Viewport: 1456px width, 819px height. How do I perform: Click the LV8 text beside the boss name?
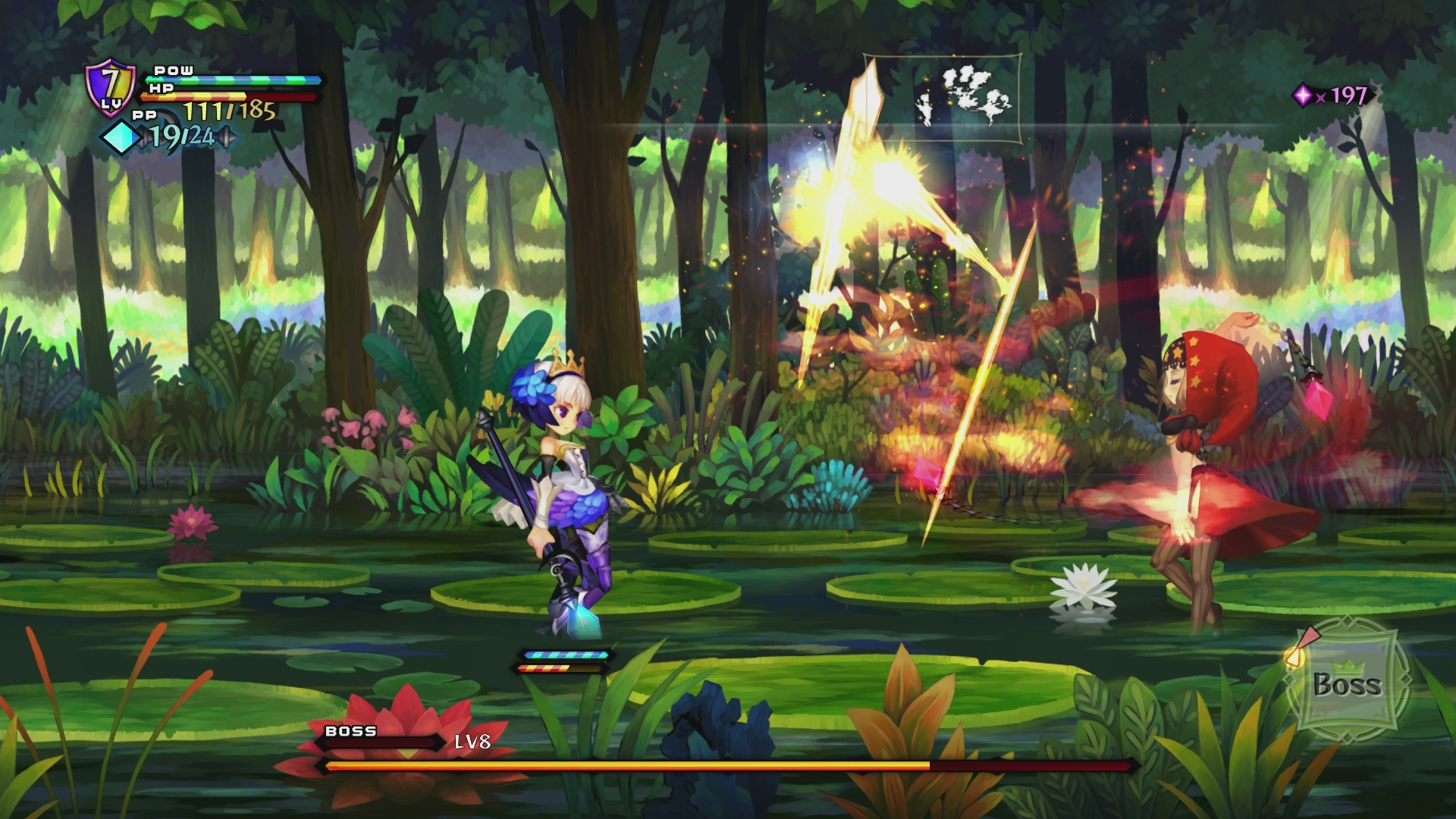click(x=472, y=743)
